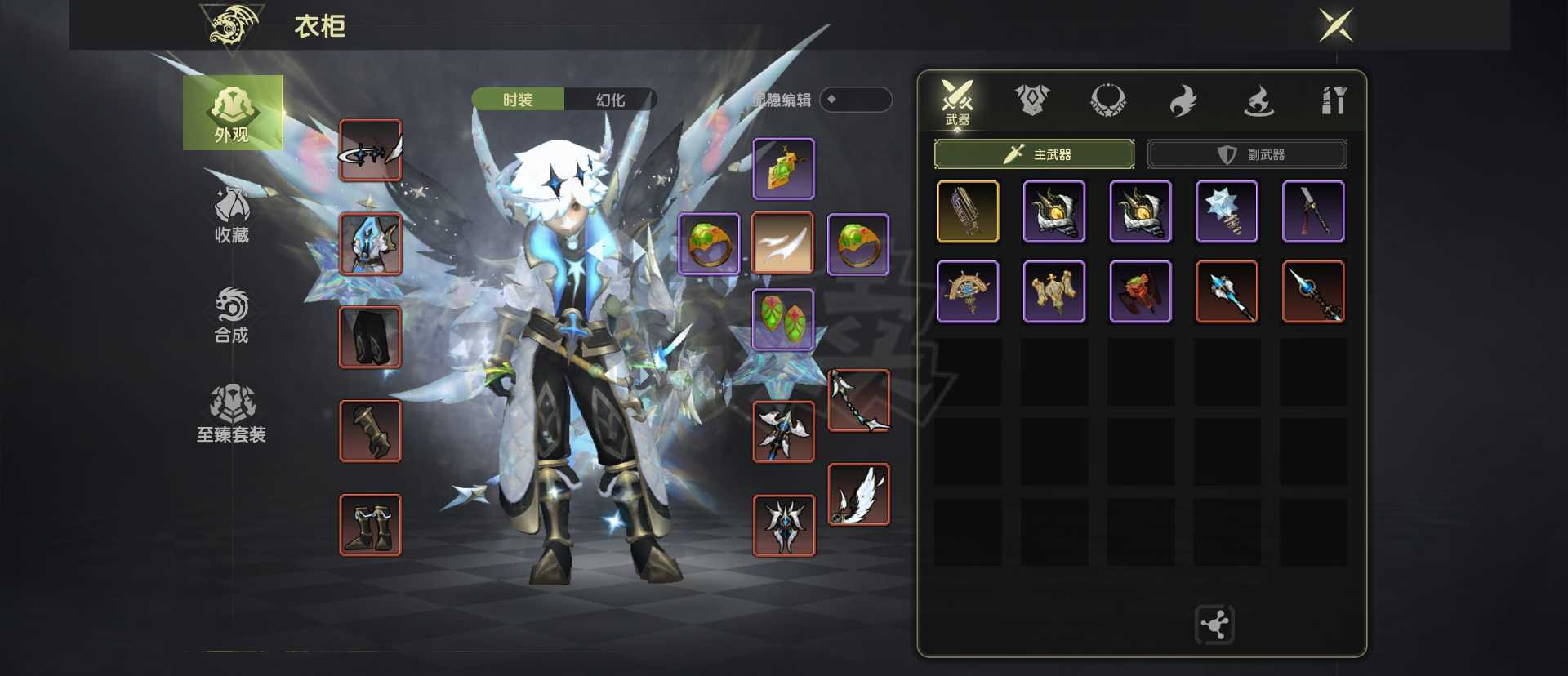Open the necklace accessory category
The image size is (1568, 676).
pos(1107,100)
